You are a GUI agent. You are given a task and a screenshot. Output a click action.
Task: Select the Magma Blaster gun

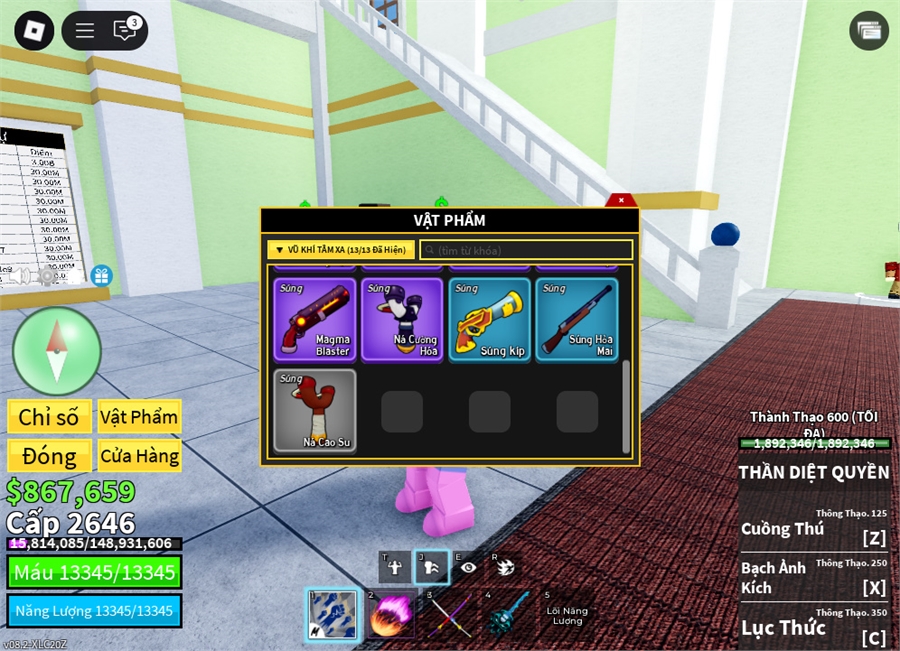tap(315, 319)
